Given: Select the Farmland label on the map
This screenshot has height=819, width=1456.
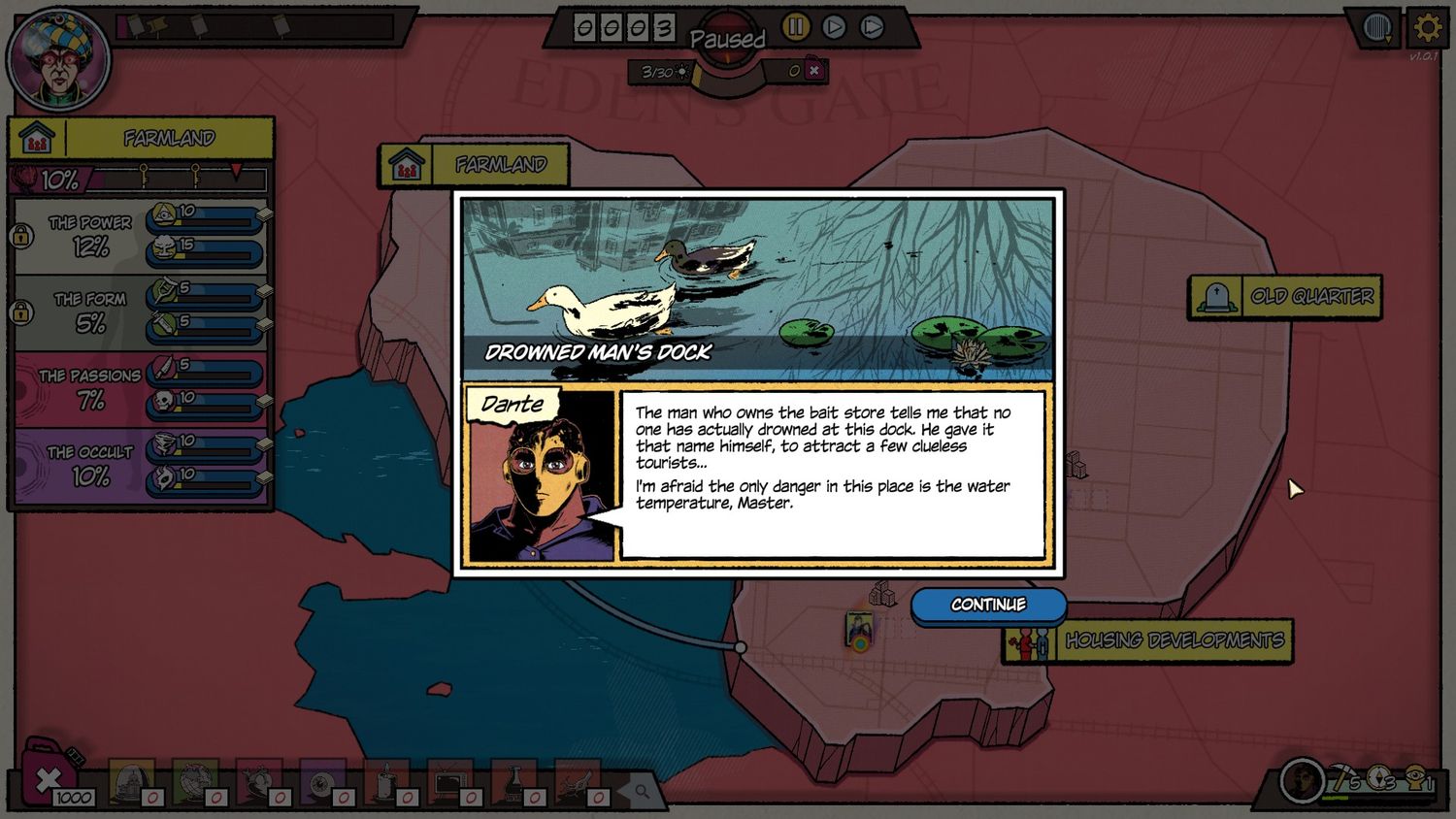Looking at the screenshot, I should coord(474,165).
